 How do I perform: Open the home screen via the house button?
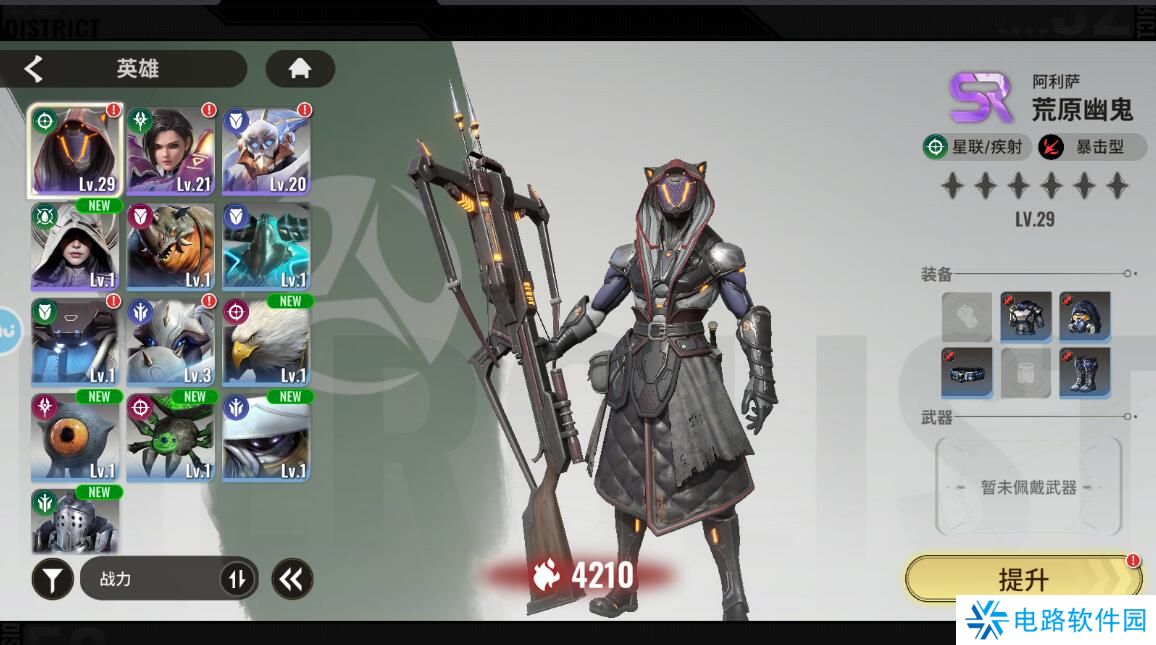tap(299, 69)
